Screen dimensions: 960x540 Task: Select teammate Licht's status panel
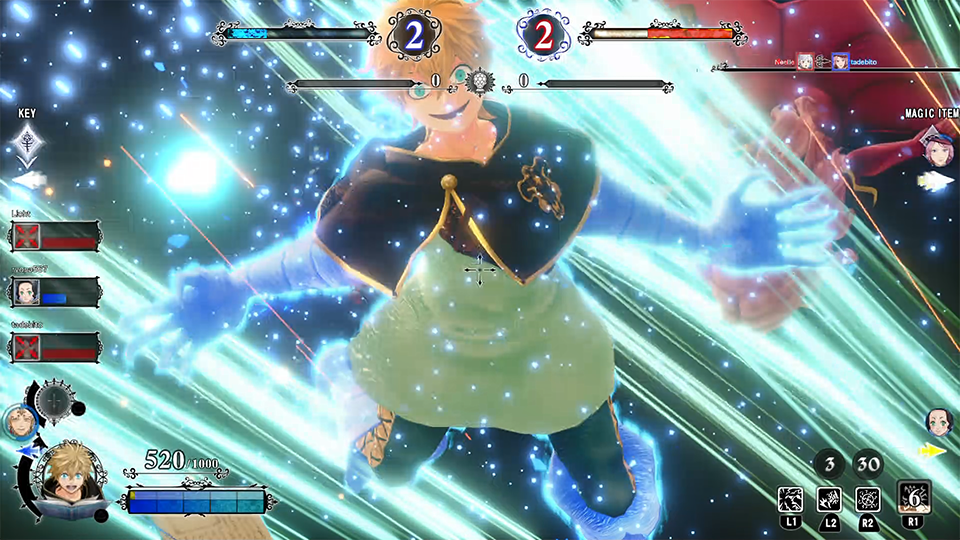tap(55, 236)
